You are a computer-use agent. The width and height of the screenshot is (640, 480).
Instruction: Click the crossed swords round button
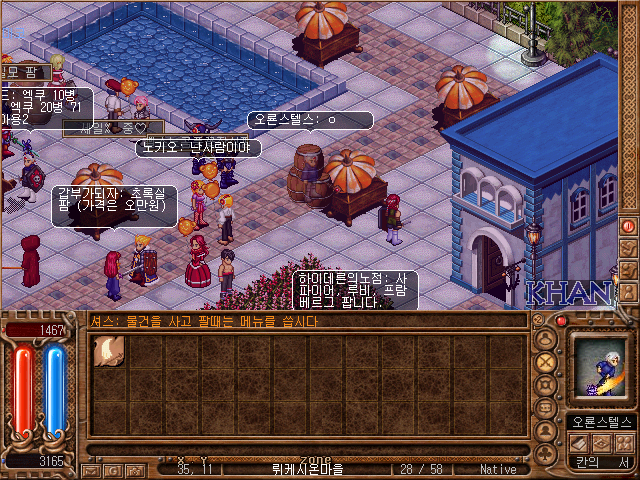click(x=546, y=361)
